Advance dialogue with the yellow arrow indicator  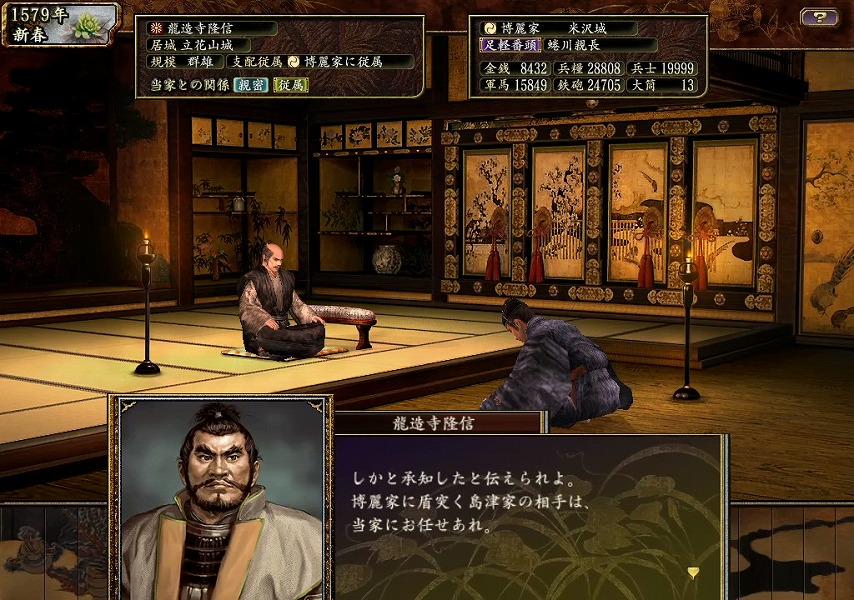coord(693,572)
